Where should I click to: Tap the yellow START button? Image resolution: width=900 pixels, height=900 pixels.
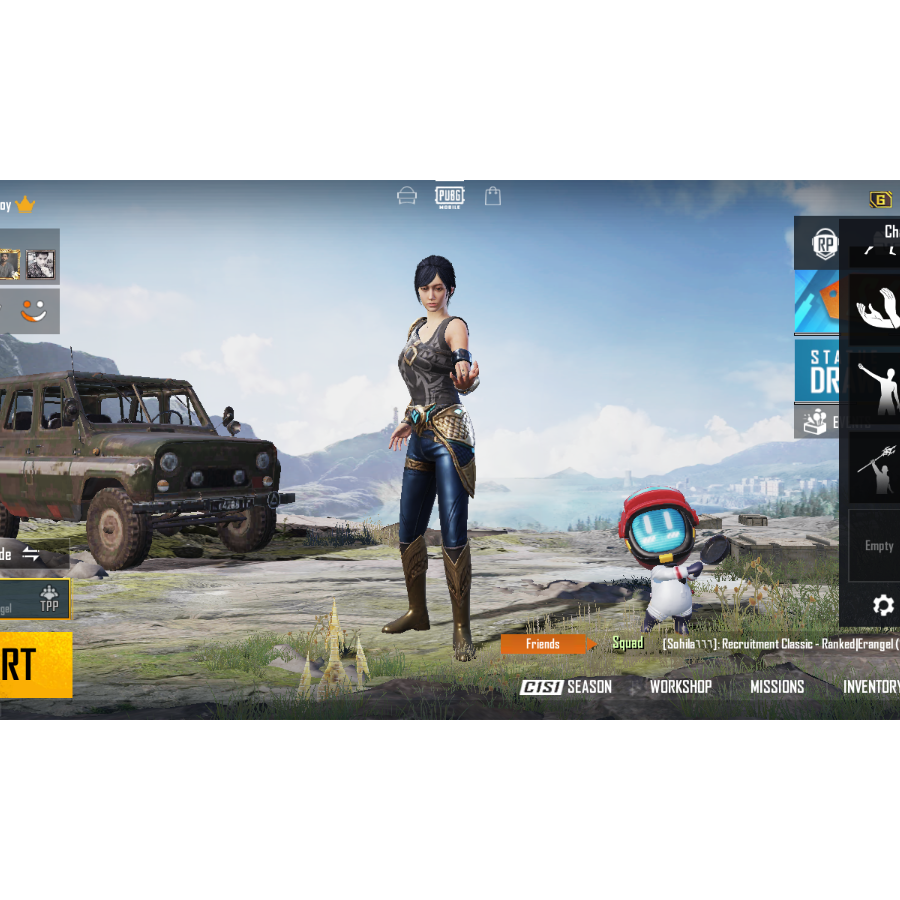(35, 664)
